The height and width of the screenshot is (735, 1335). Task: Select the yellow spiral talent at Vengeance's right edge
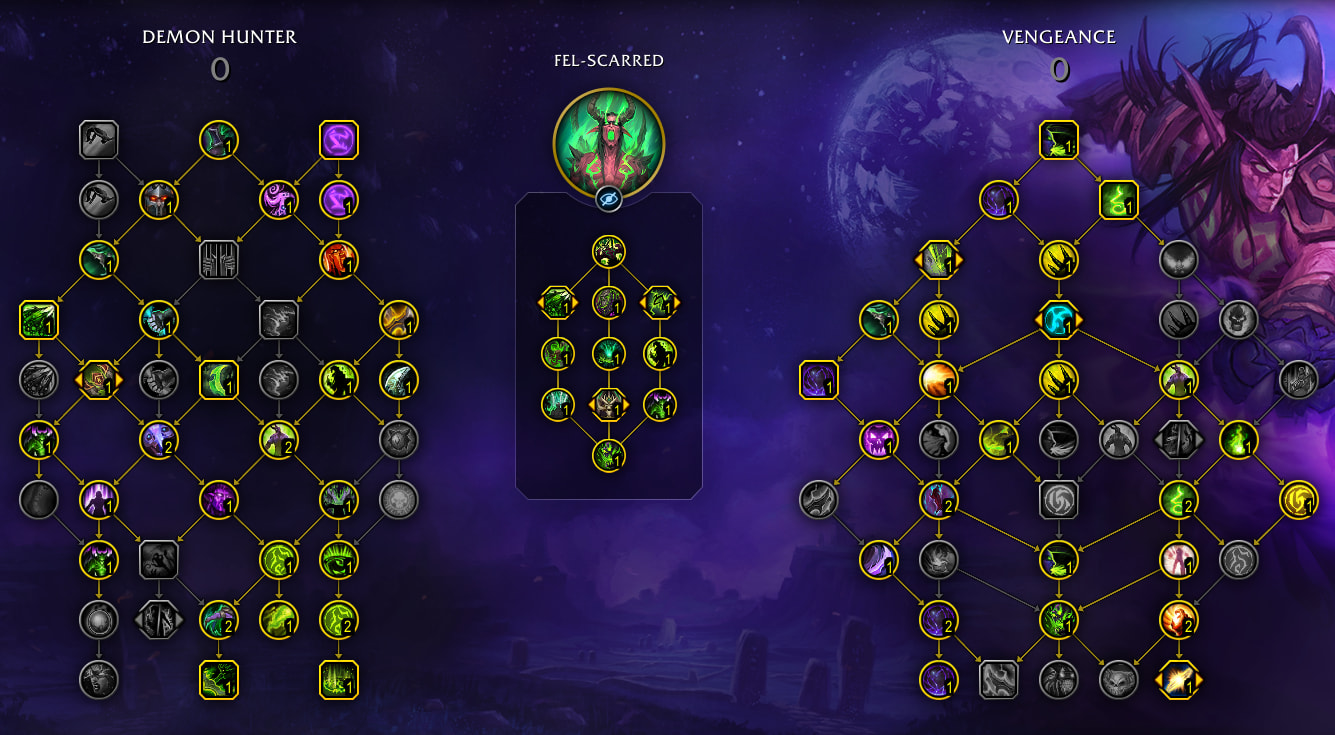coord(1298,500)
